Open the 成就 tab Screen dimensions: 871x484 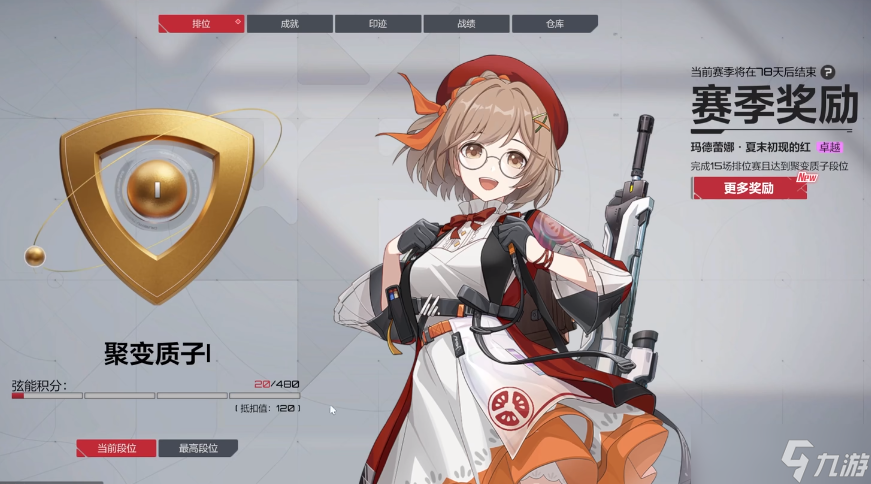(290, 24)
